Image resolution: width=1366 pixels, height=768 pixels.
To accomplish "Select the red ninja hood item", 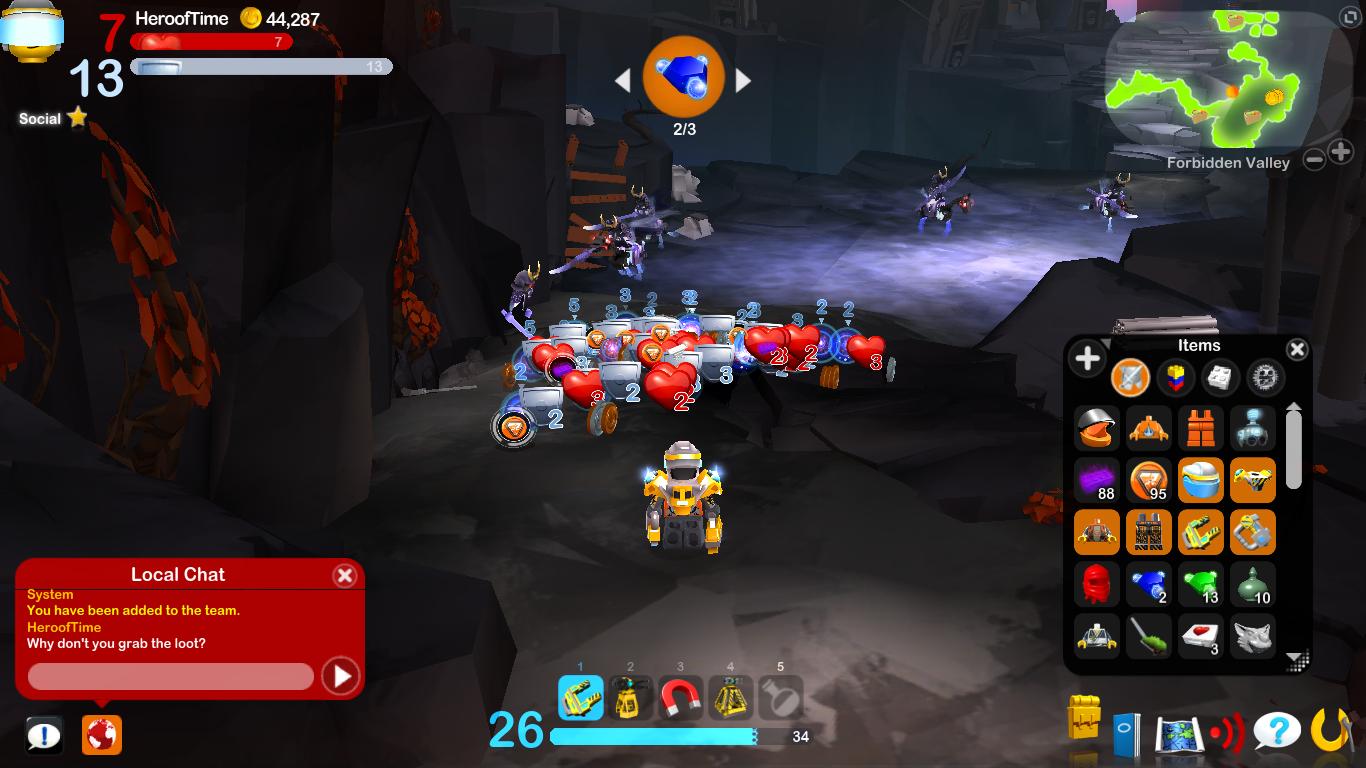I will click(1097, 584).
